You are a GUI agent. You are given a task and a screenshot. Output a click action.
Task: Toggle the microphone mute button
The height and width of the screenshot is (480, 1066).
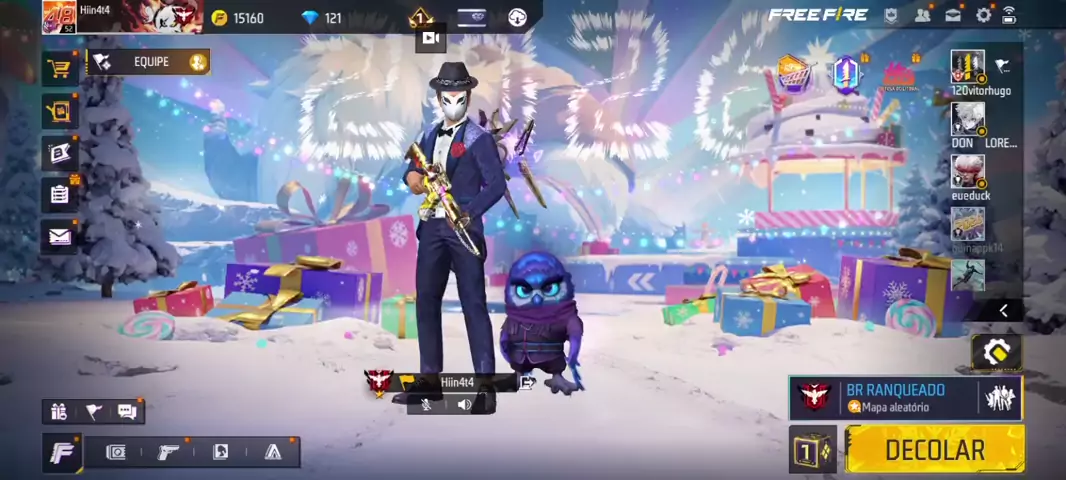click(x=427, y=405)
